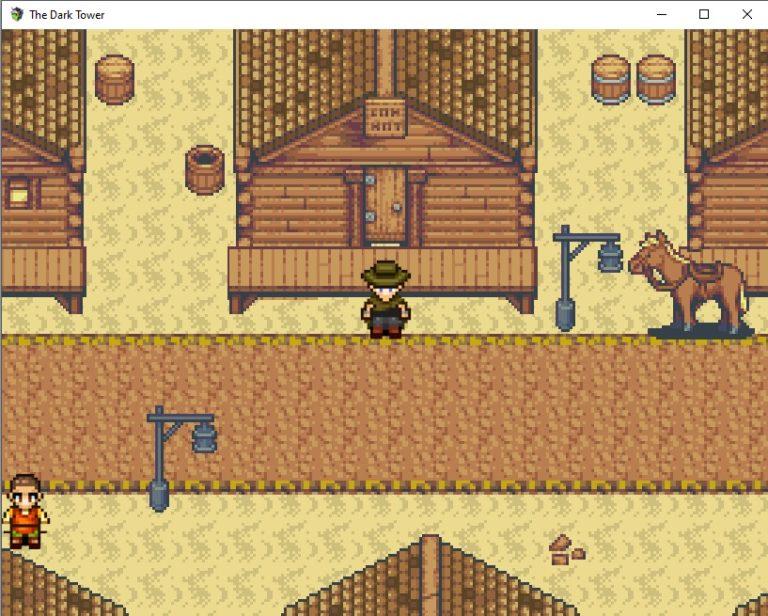768x616 pixels.
Task: Close The Dark Tower window
Action: coord(746,14)
